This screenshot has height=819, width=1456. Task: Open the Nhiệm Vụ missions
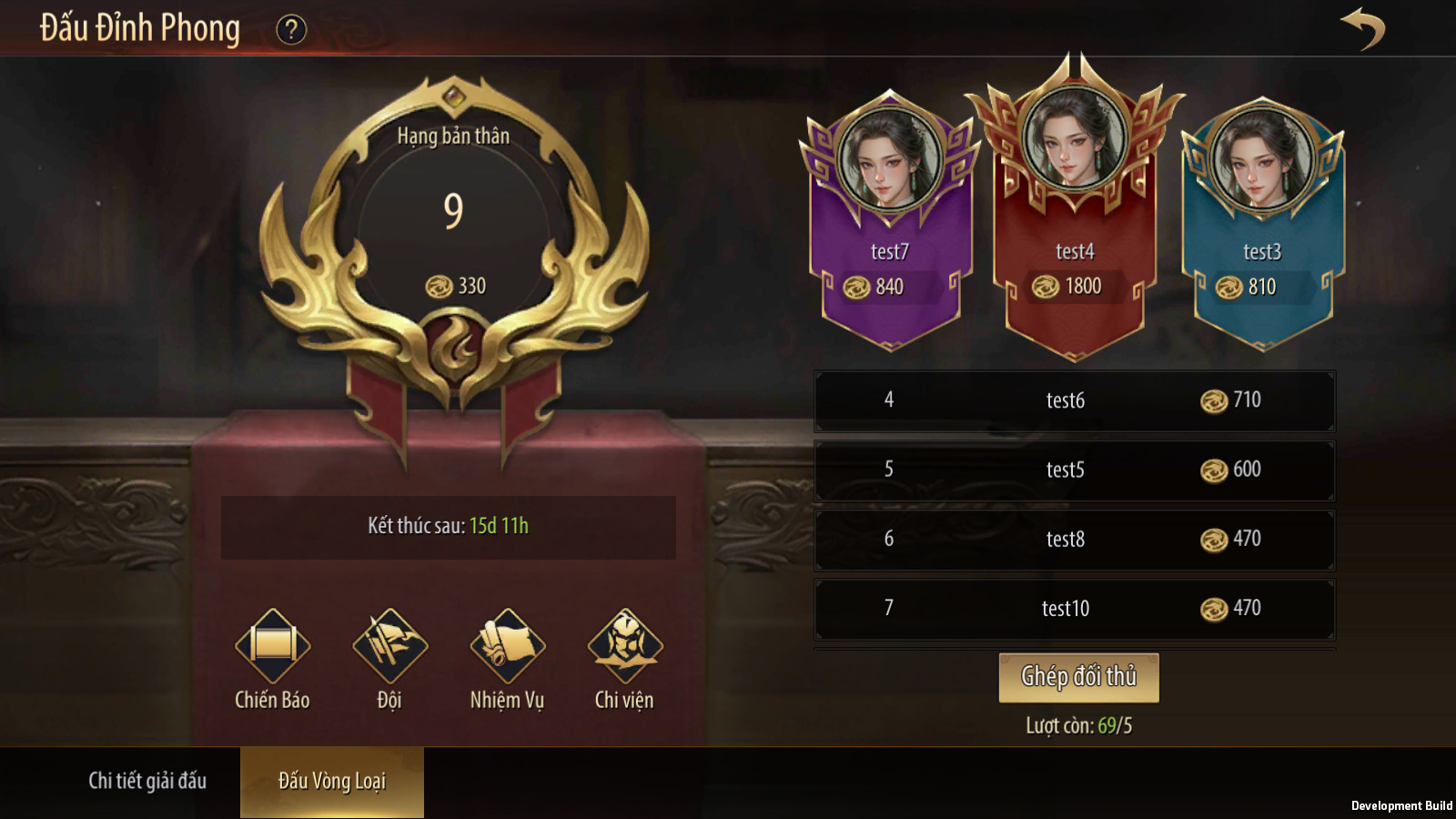pyautogui.click(x=507, y=647)
